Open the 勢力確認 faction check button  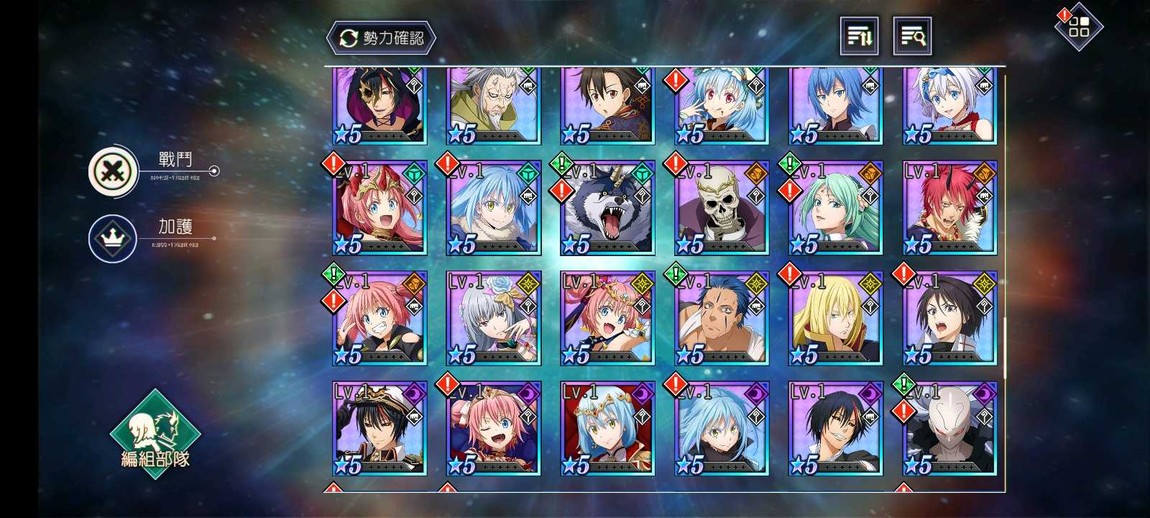point(381,38)
